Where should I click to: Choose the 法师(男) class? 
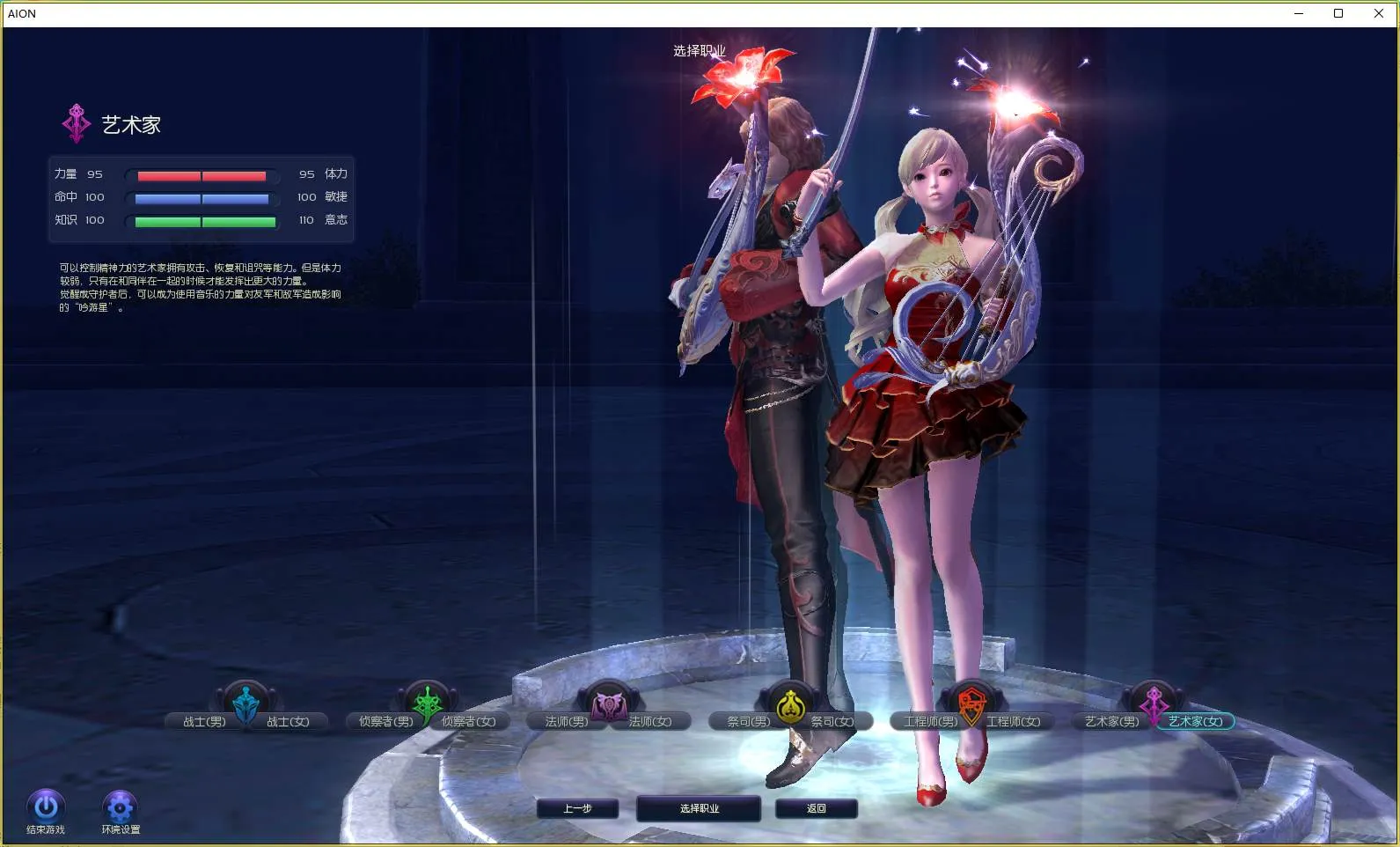tap(566, 722)
